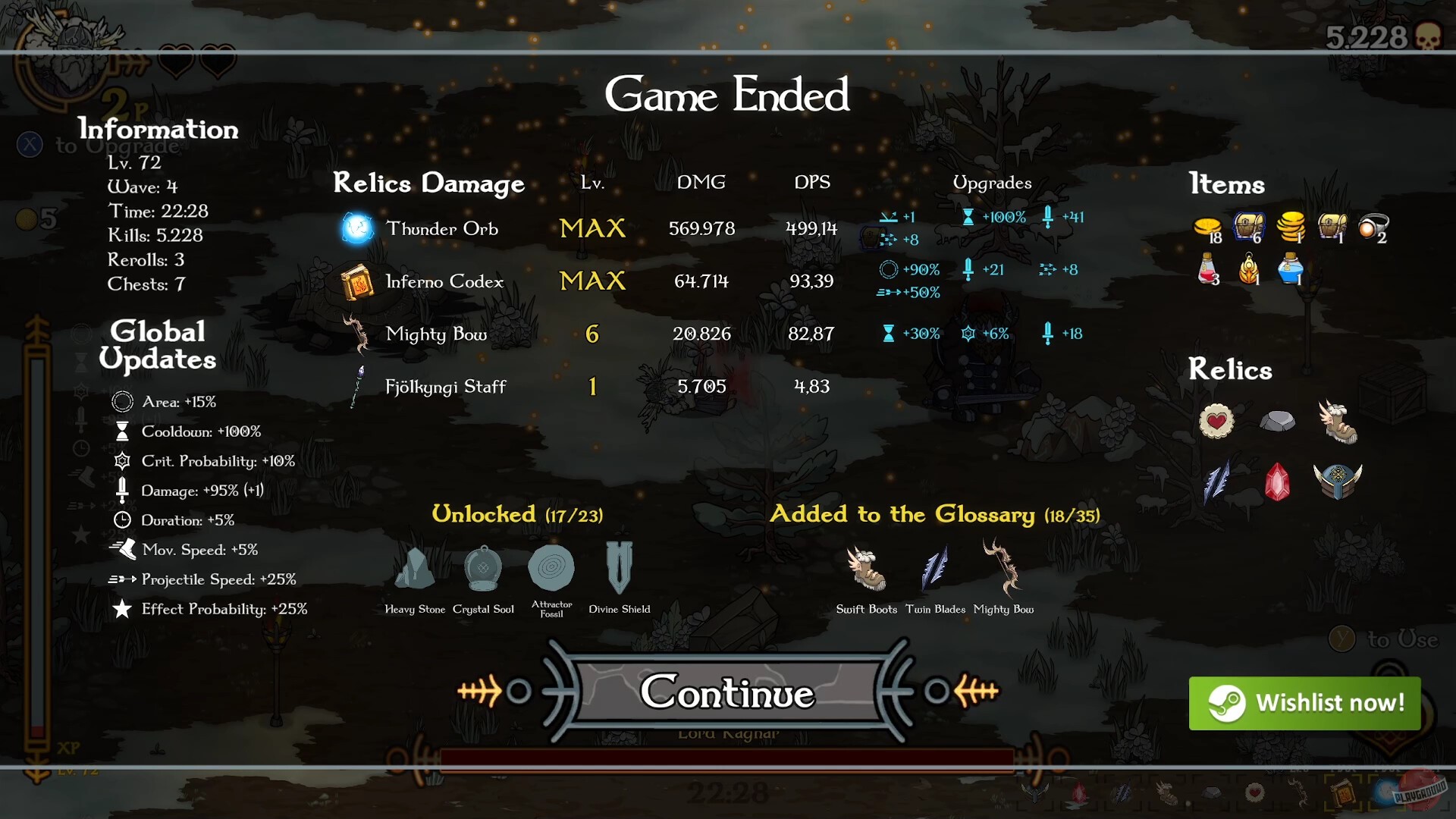This screenshot has width=1456, height=819.
Task: Select the Thunder Orb relic icon
Action: click(356, 227)
